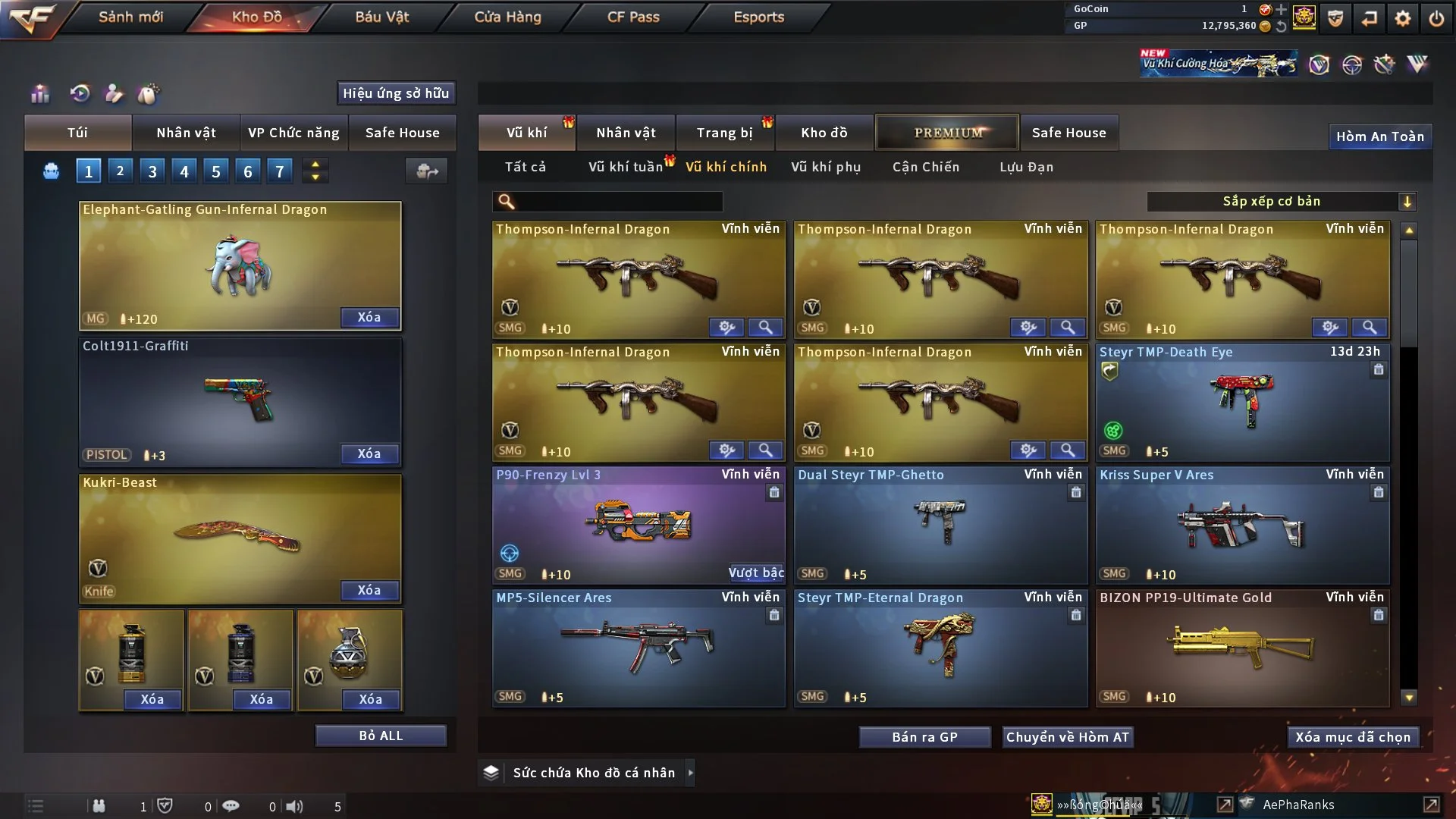This screenshot has width=1456, height=819.
Task: Click Xóa mục đã chọn button
Action: (1353, 737)
